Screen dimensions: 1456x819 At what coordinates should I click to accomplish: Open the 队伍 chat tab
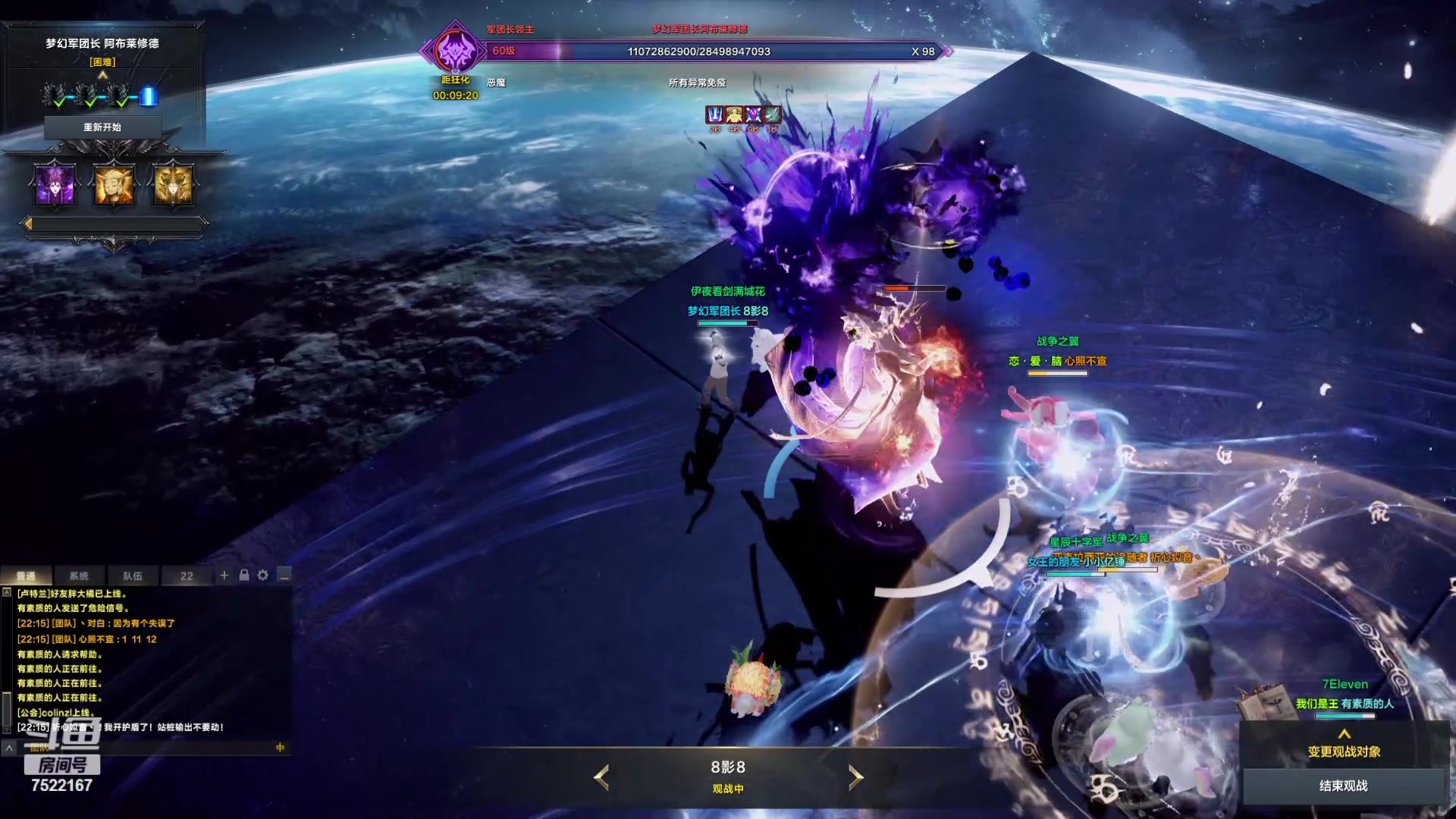coord(133,576)
